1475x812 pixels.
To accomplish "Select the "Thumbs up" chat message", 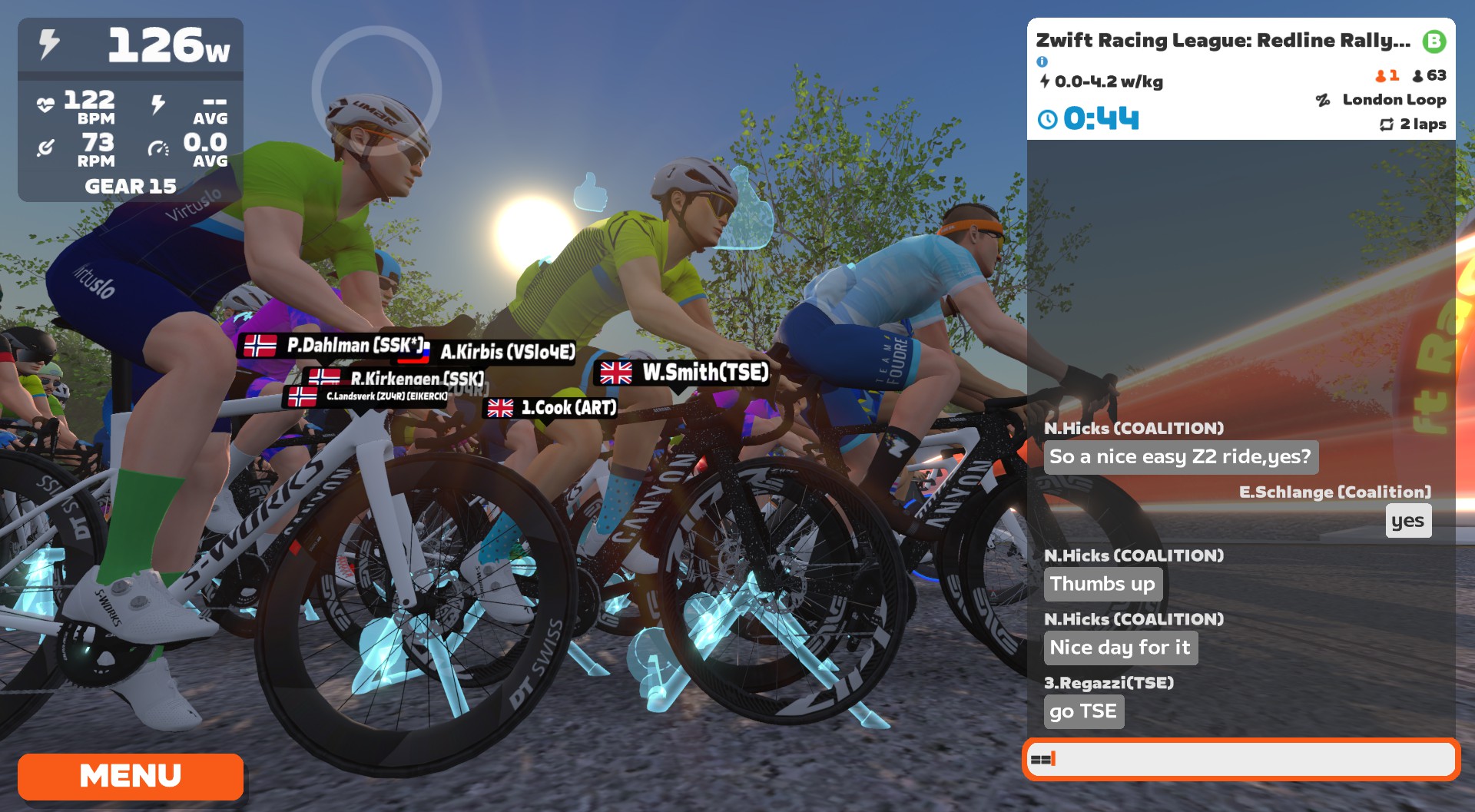I will click(x=1102, y=584).
